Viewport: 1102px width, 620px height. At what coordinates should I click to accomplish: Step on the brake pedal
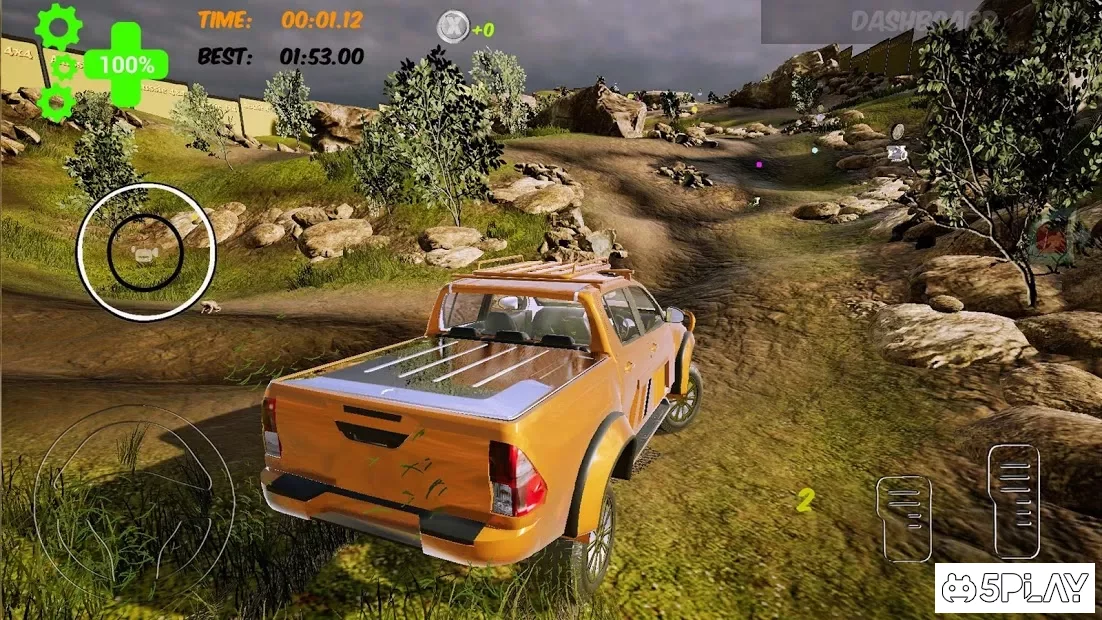(903, 517)
